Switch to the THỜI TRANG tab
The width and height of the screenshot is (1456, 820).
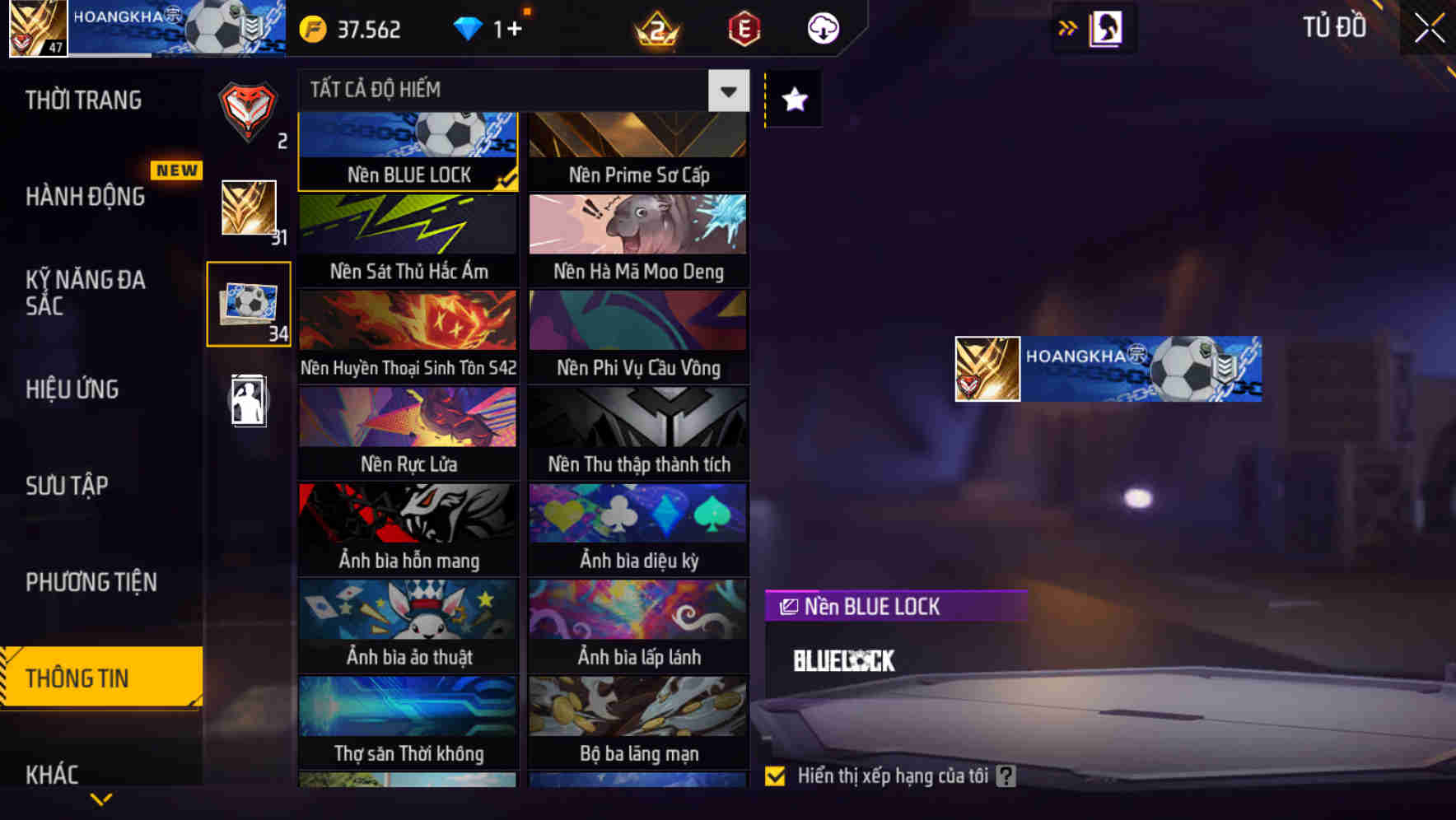(x=82, y=99)
